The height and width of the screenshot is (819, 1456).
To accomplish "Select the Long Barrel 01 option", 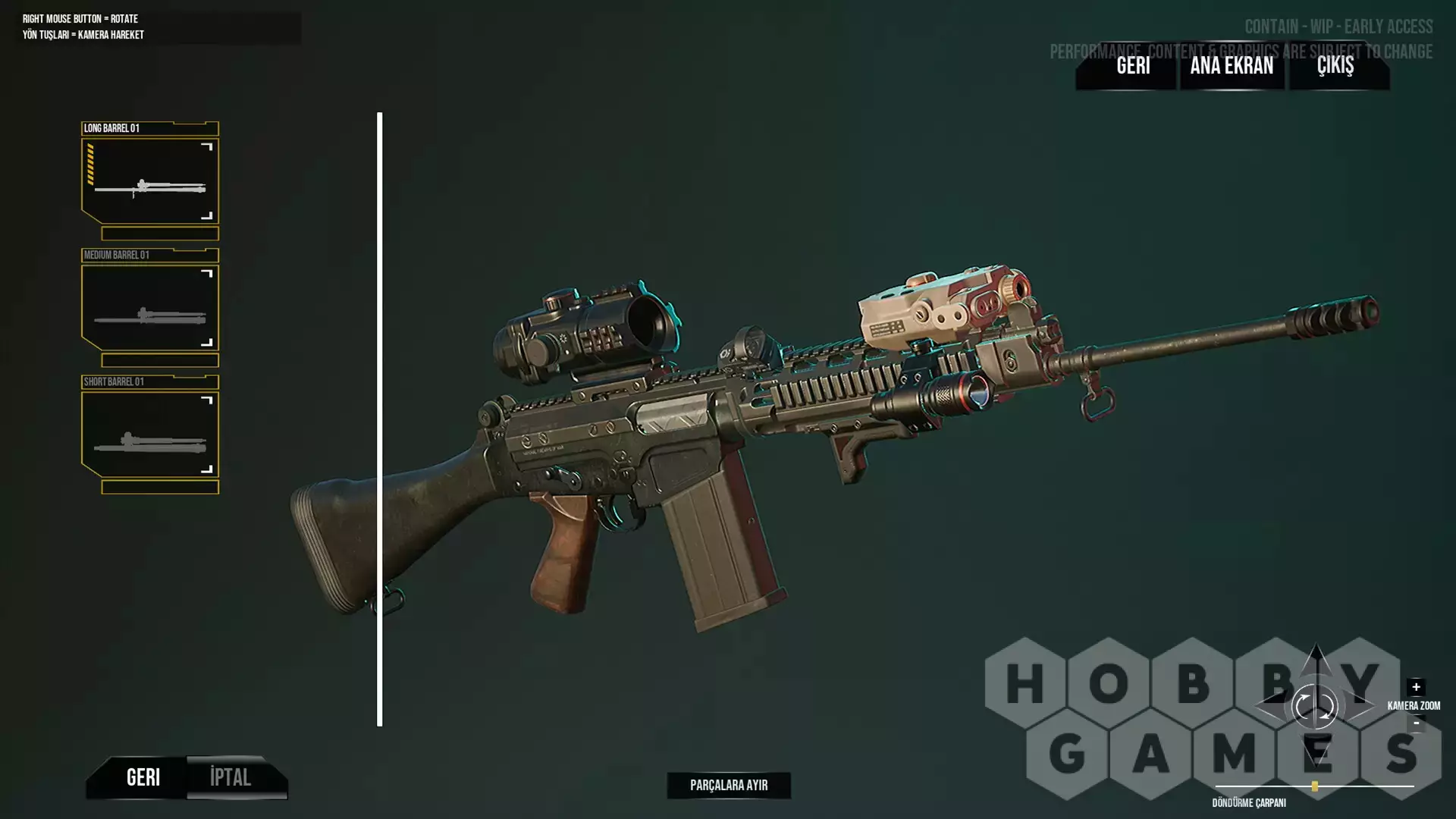I will (x=150, y=180).
